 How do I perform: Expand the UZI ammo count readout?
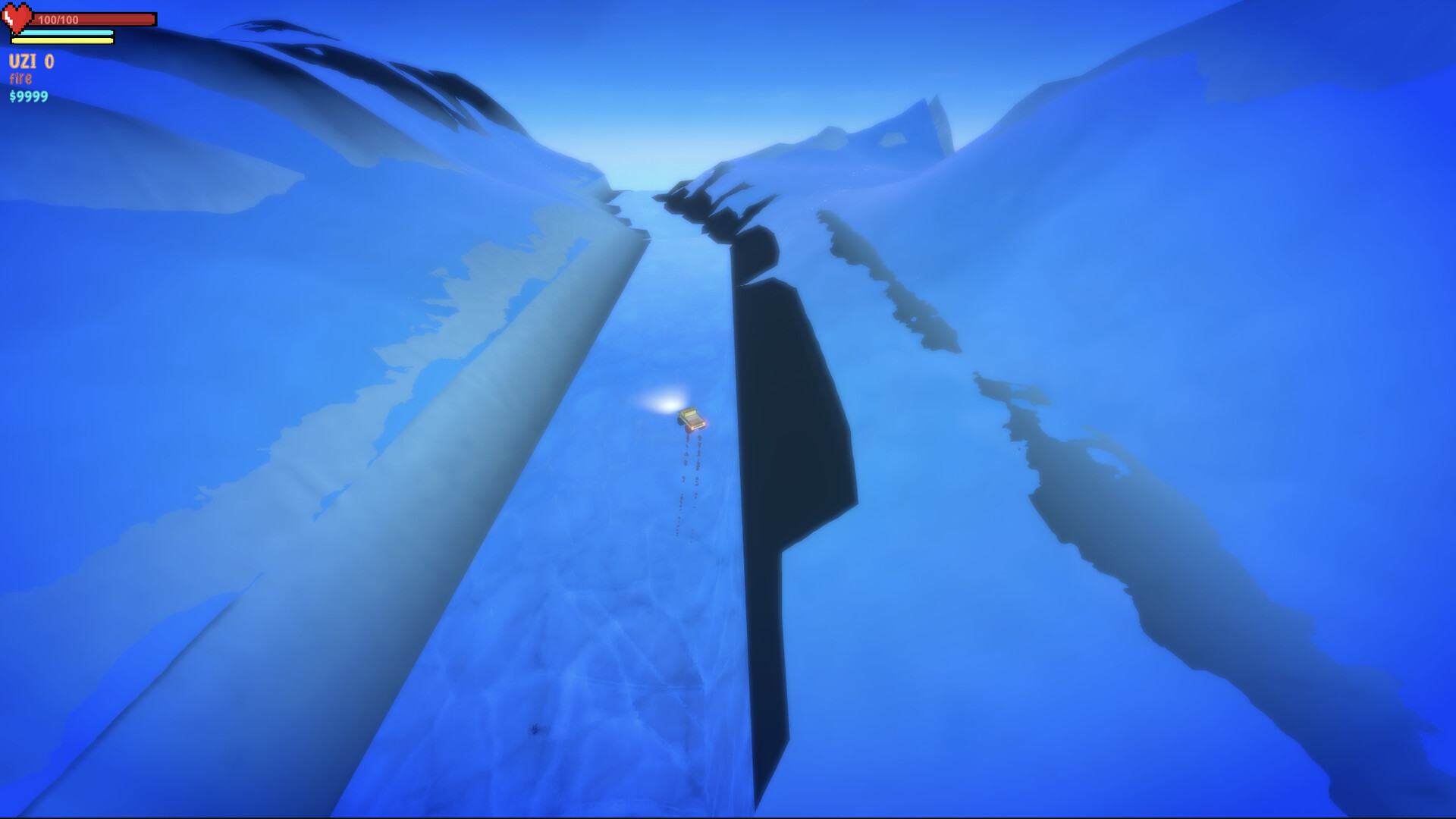pos(49,61)
